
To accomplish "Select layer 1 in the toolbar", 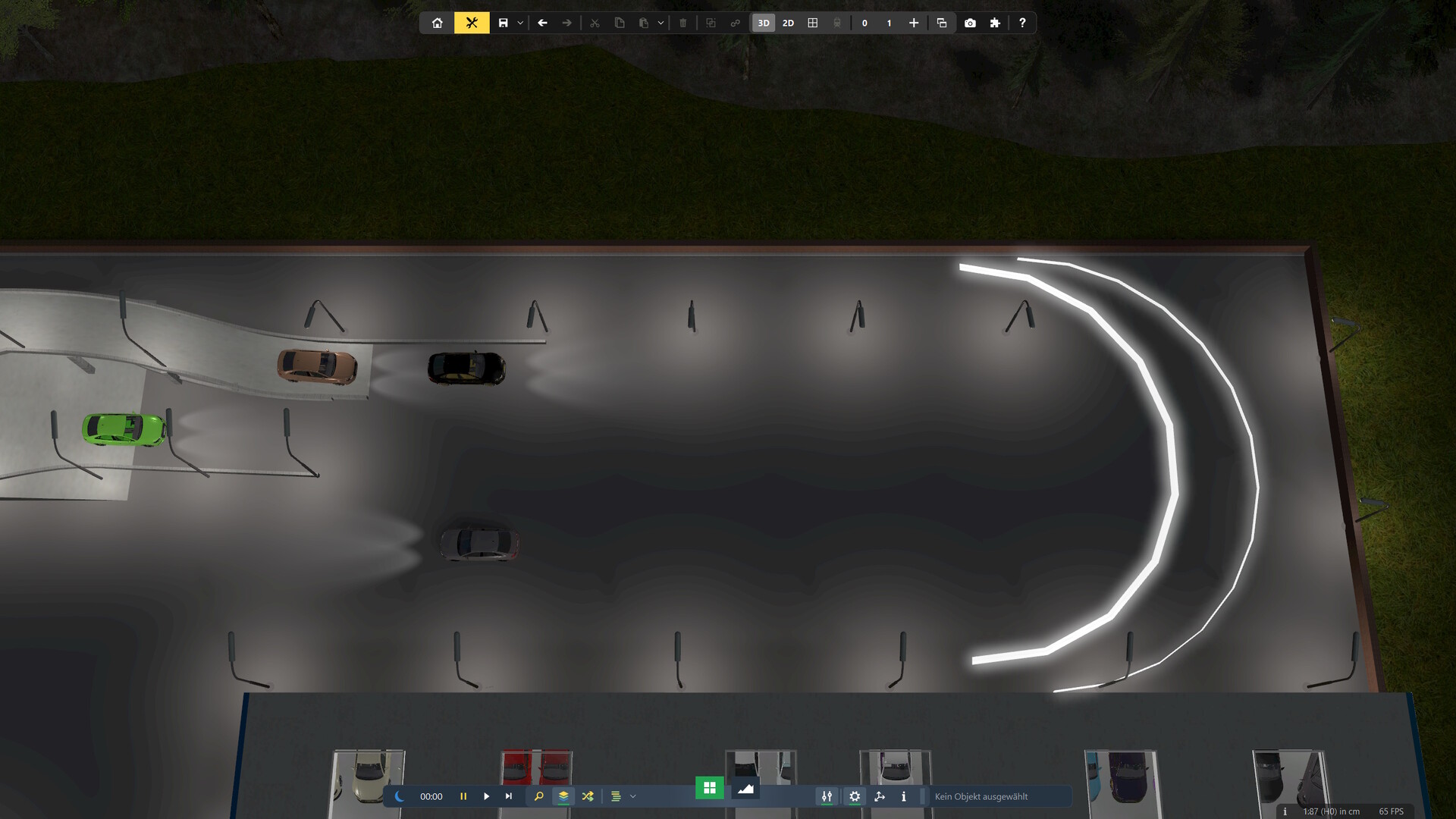I will 889,23.
